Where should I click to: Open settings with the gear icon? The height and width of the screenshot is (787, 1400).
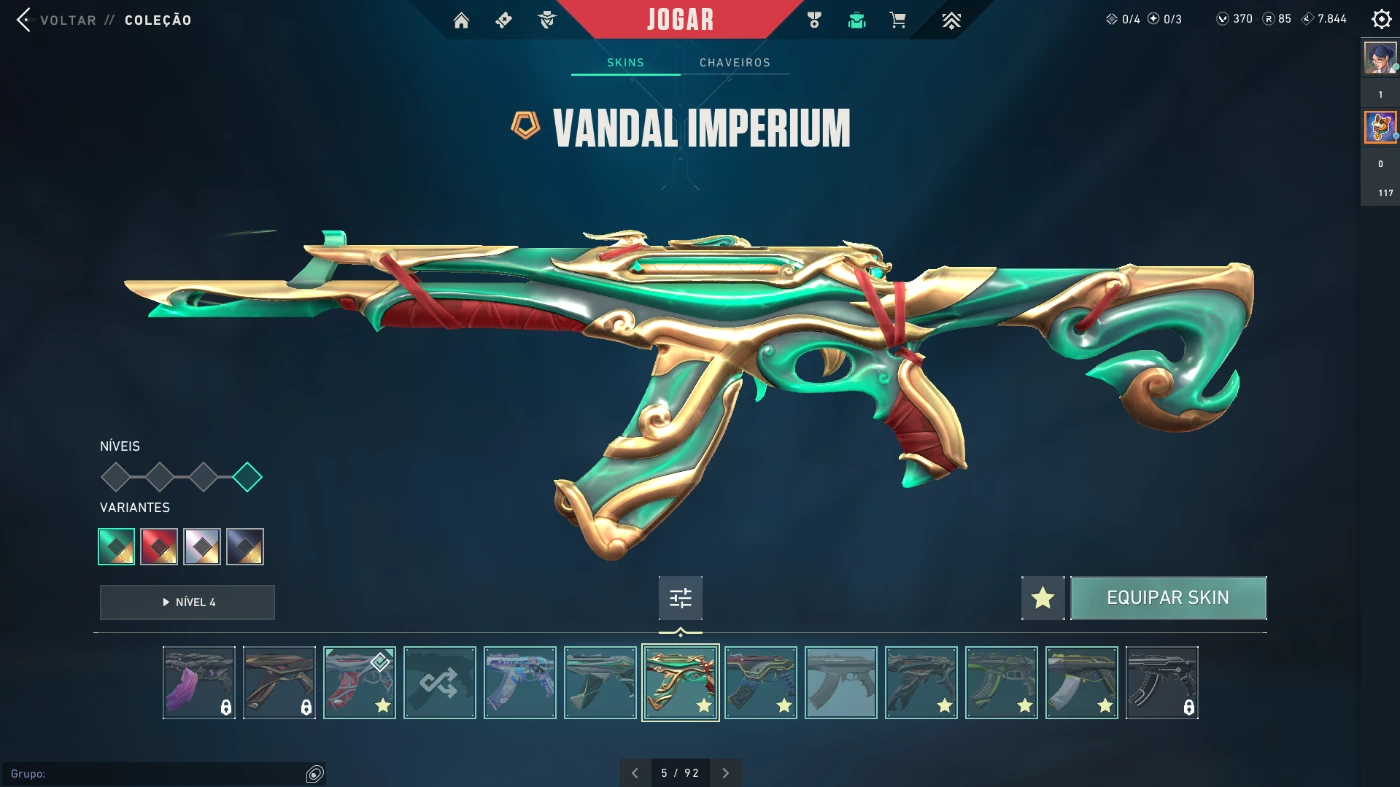pyautogui.click(x=1381, y=19)
